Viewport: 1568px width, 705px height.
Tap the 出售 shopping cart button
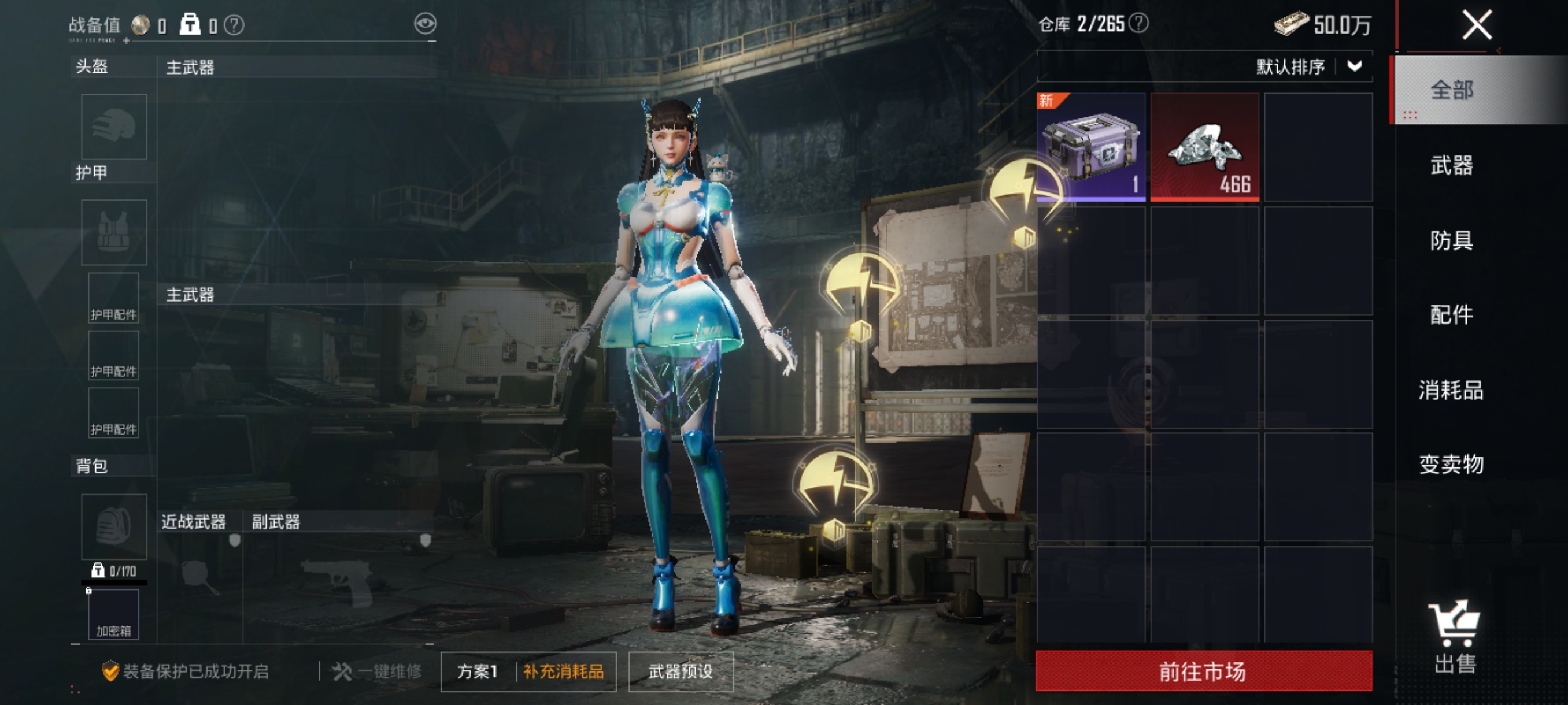[x=1454, y=636]
